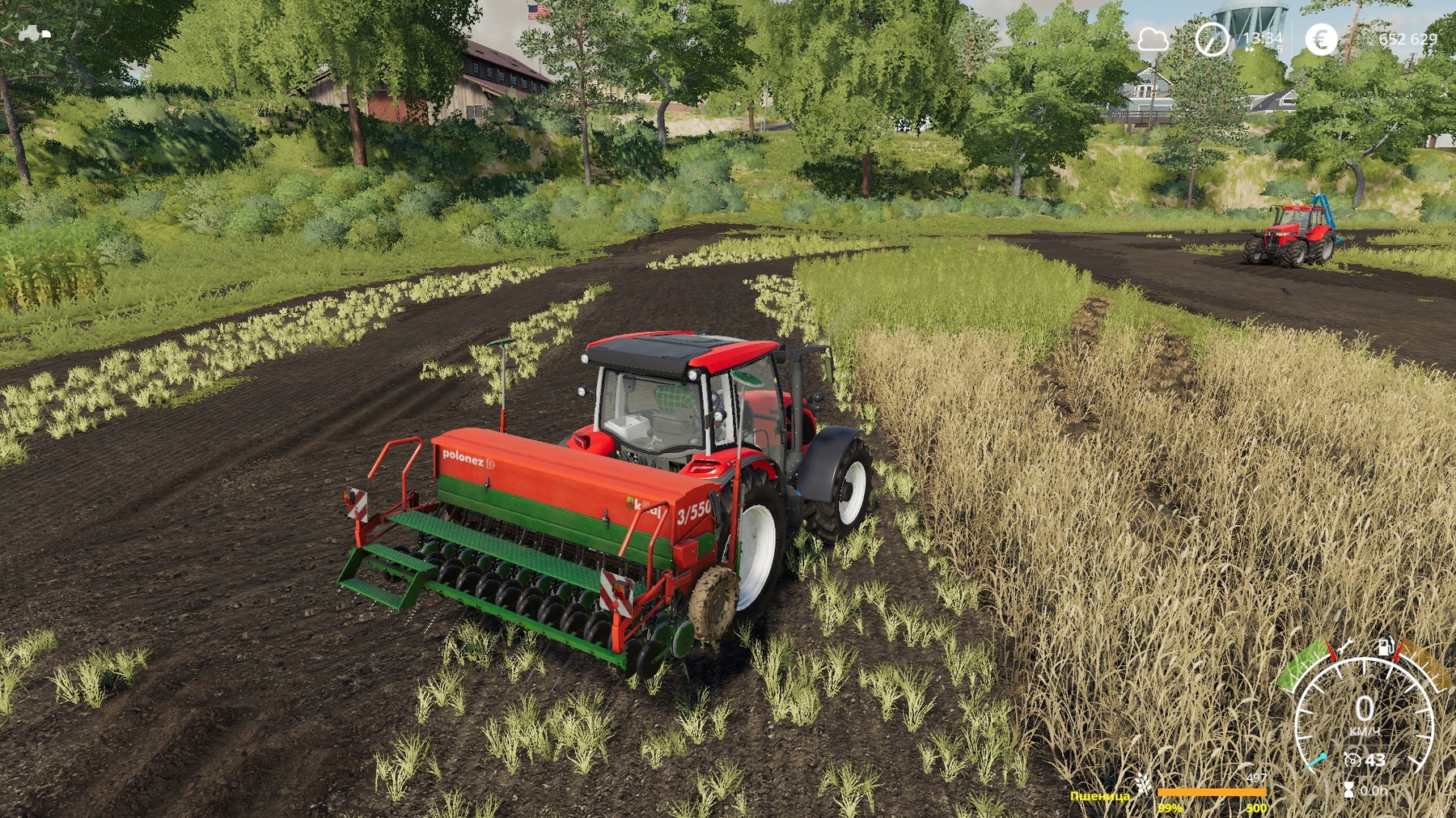Toggle the cruise control icon

pos(1352,760)
